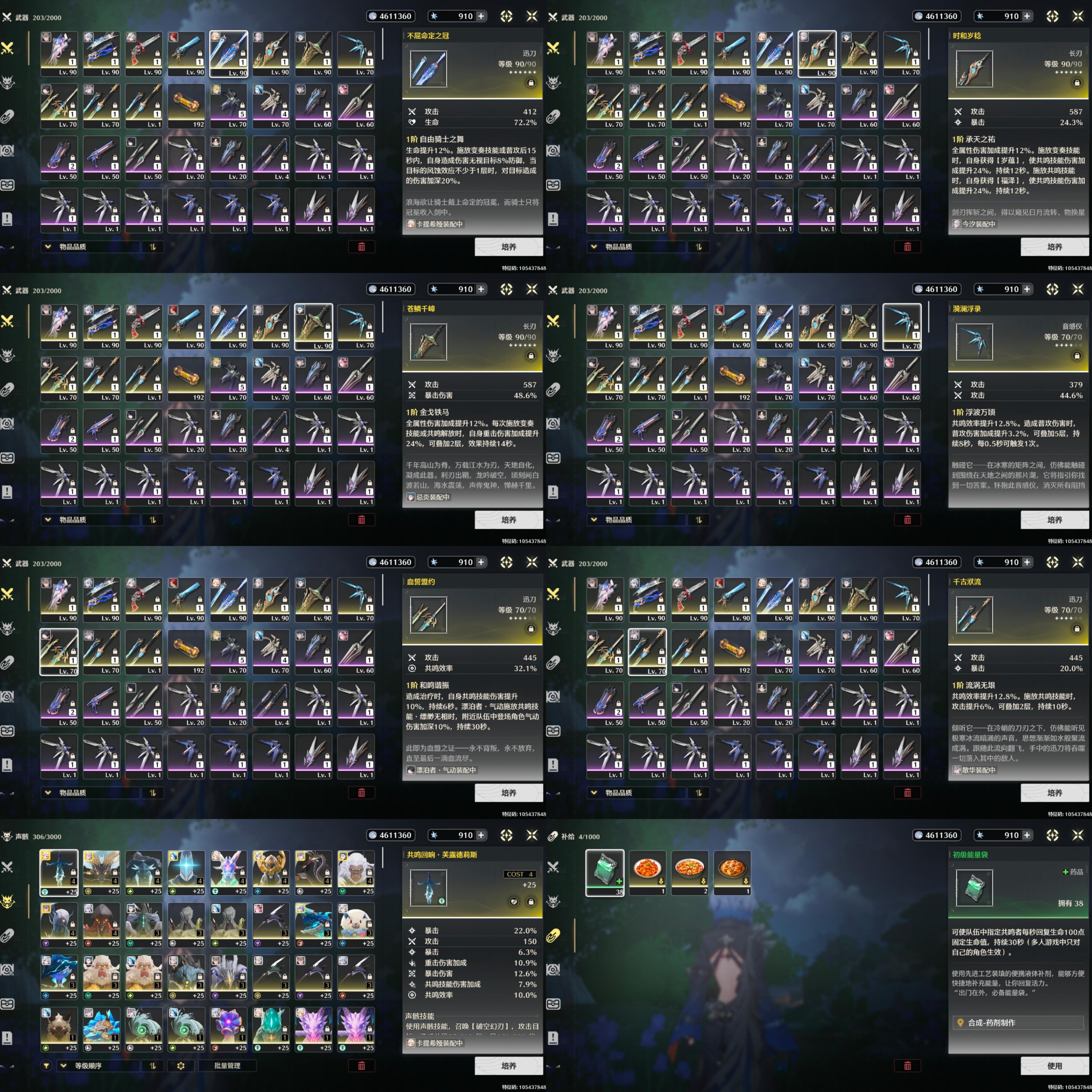Click 培养 for the 时和岁稔 weapon

click(x=1054, y=246)
